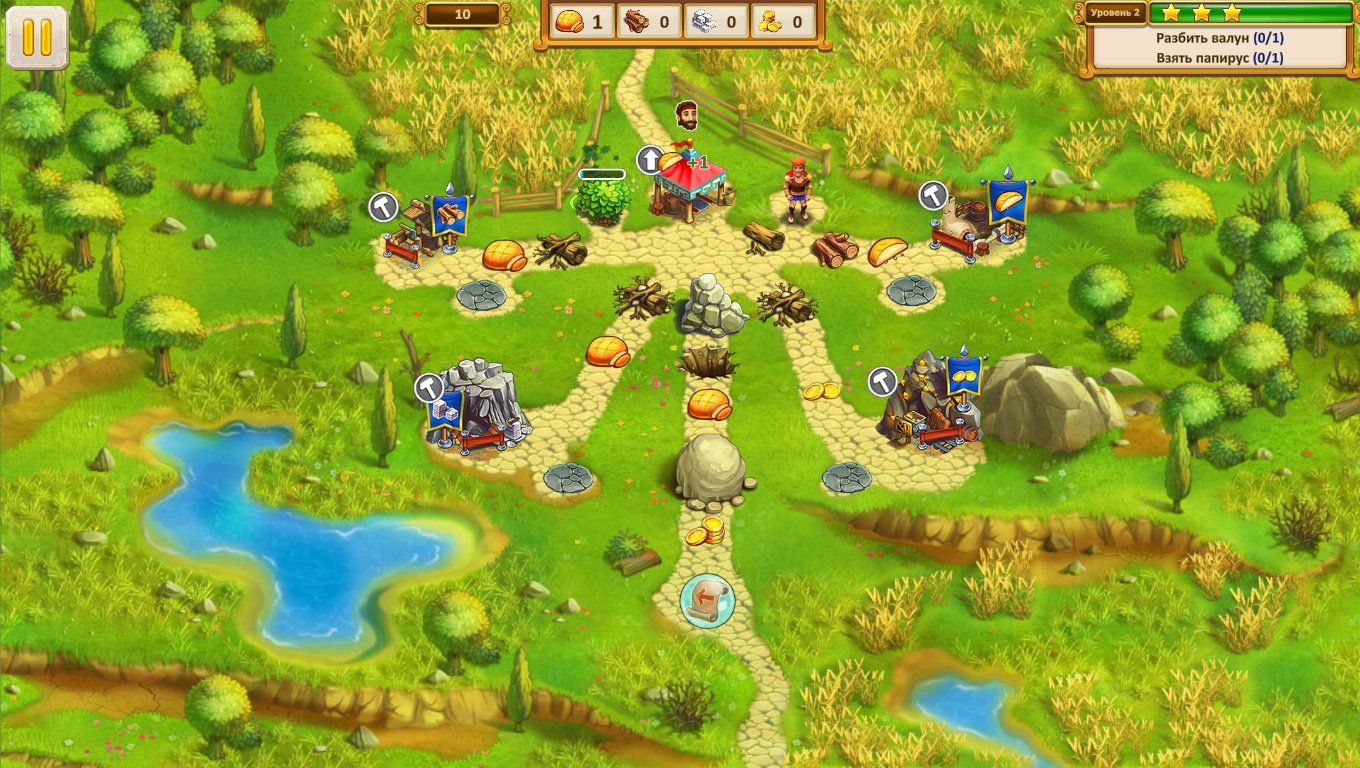This screenshot has width=1360, height=768.
Task: Click the upgrade arrow above the red tent
Action: (650, 159)
